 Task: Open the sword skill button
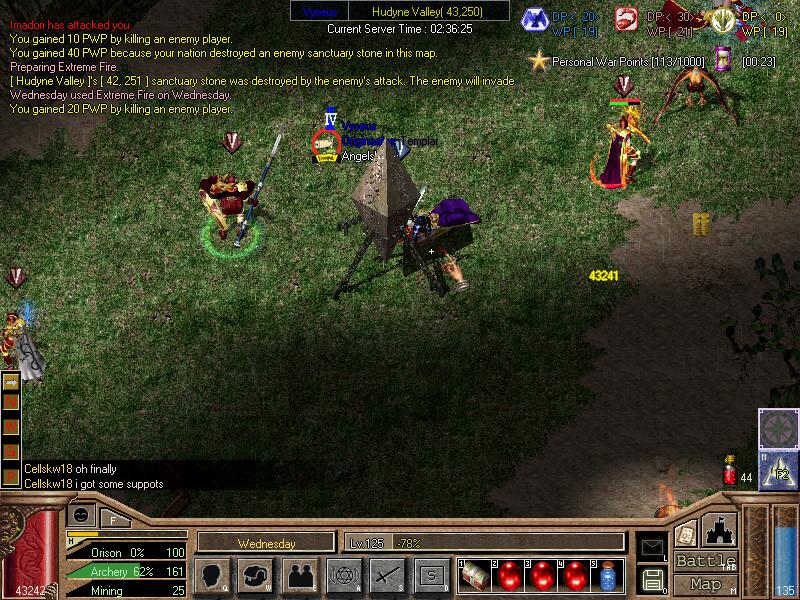(x=386, y=575)
